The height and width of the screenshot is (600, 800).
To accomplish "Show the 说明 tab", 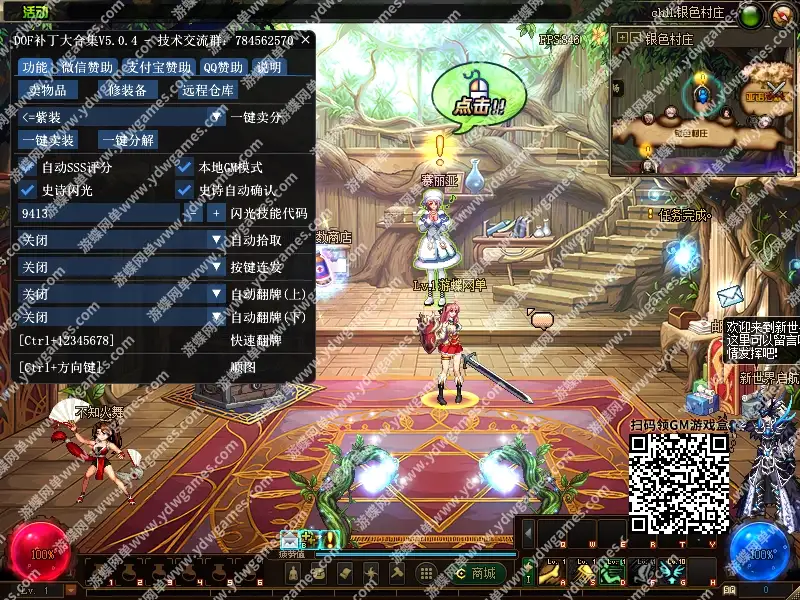I will coord(269,67).
